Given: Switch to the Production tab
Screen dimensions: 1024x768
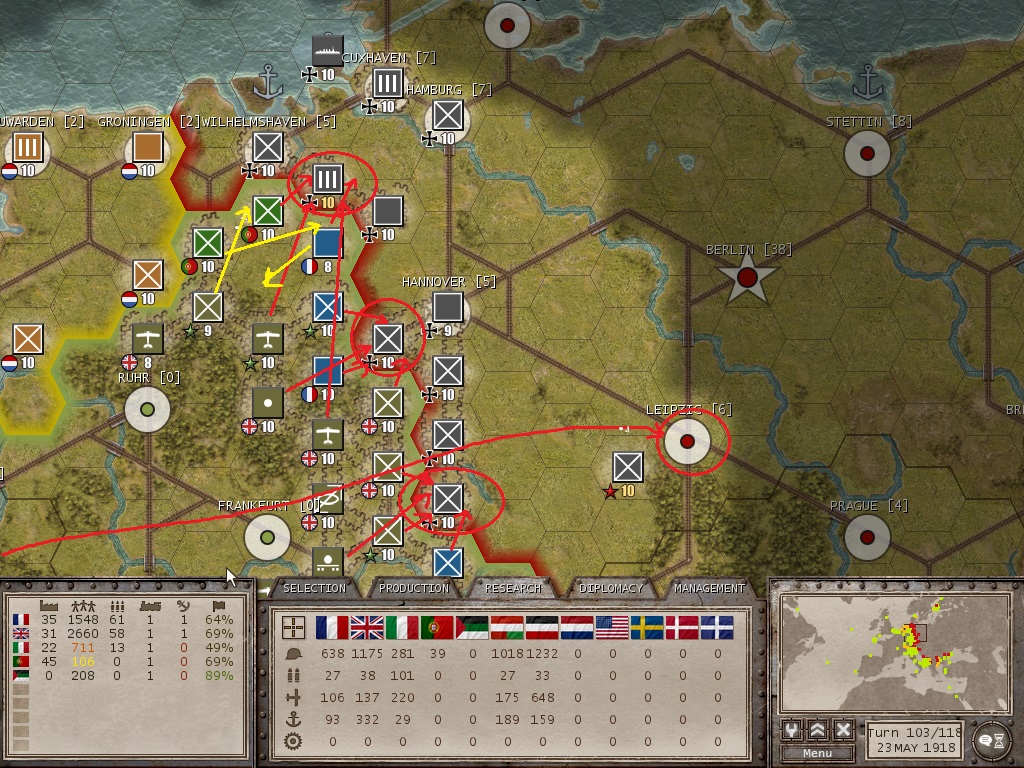Looking at the screenshot, I should (x=413, y=588).
